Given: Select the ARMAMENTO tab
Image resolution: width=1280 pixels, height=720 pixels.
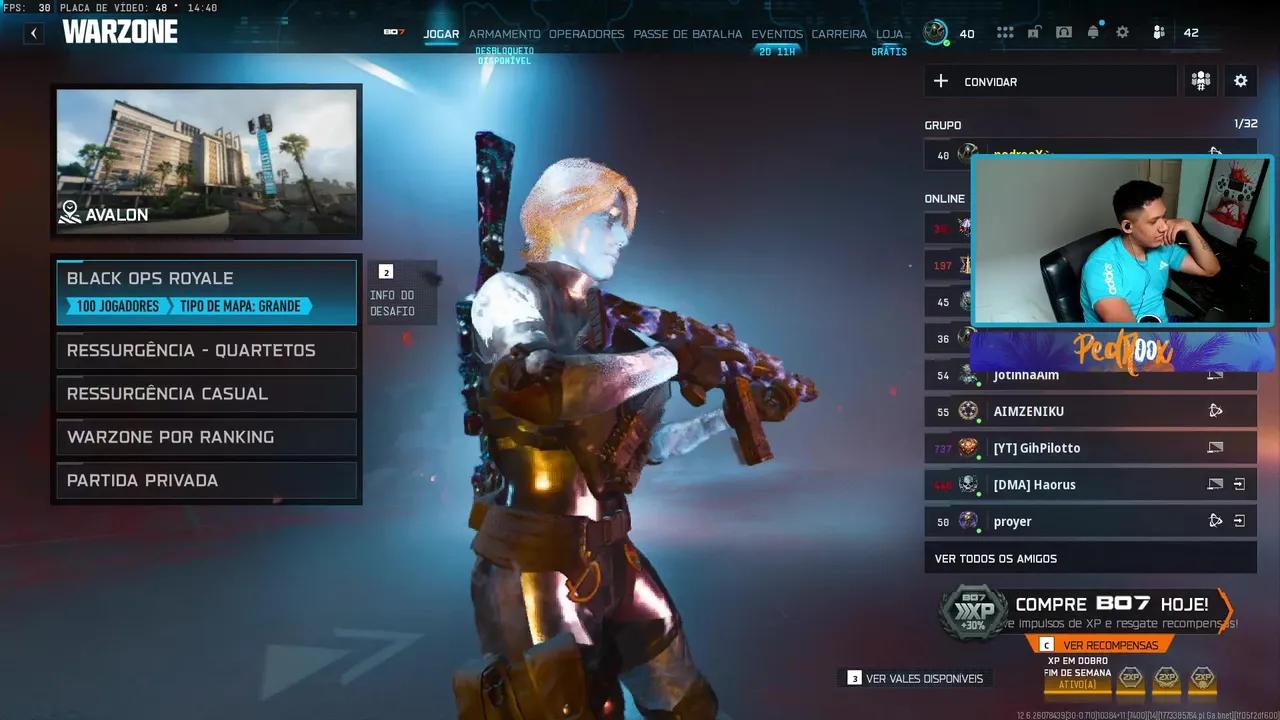Looking at the screenshot, I should click(x=505, y=33).
